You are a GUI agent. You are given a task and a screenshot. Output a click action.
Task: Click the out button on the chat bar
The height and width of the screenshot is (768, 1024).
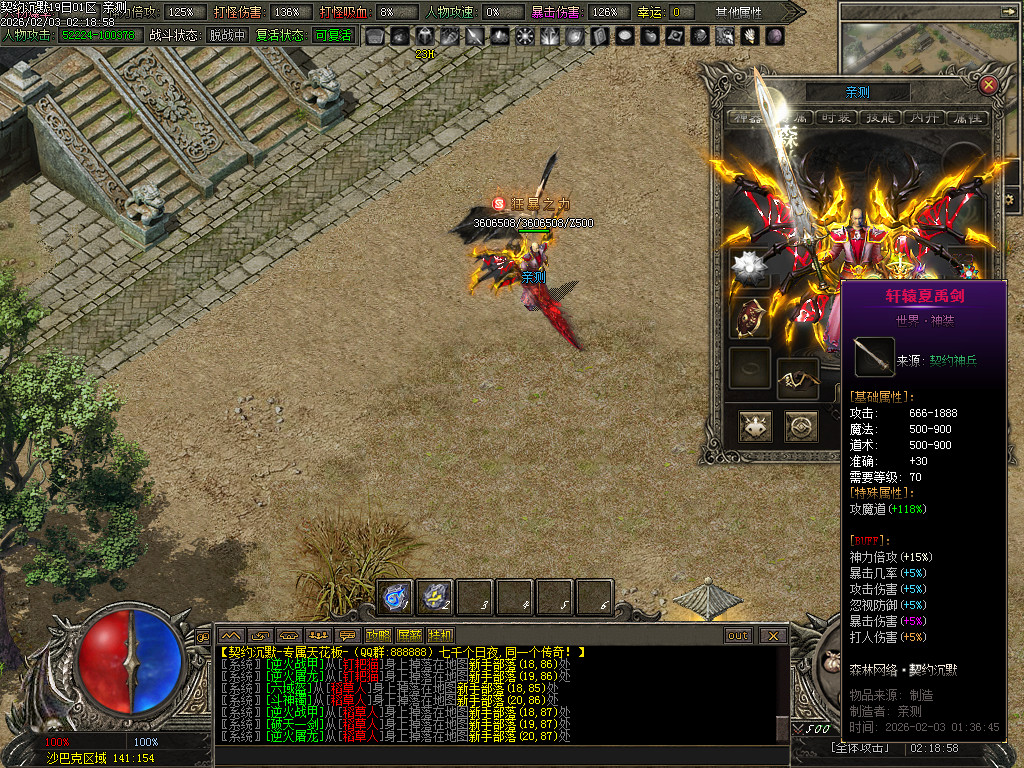[x=738, y=635]
